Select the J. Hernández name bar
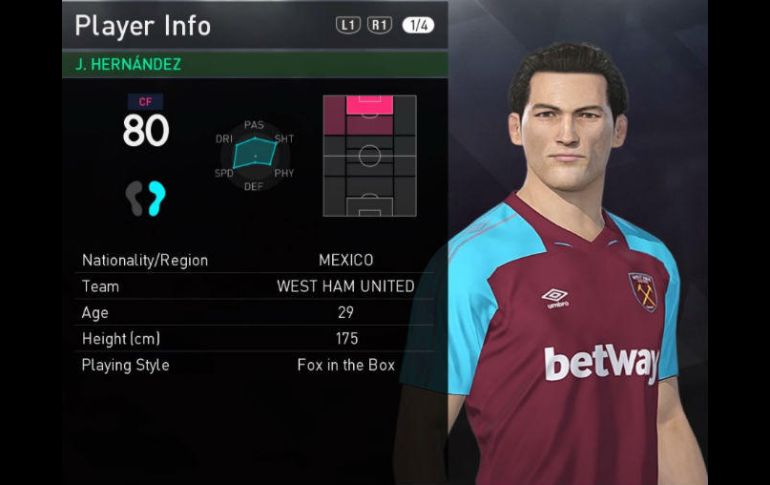 (255, 64)
